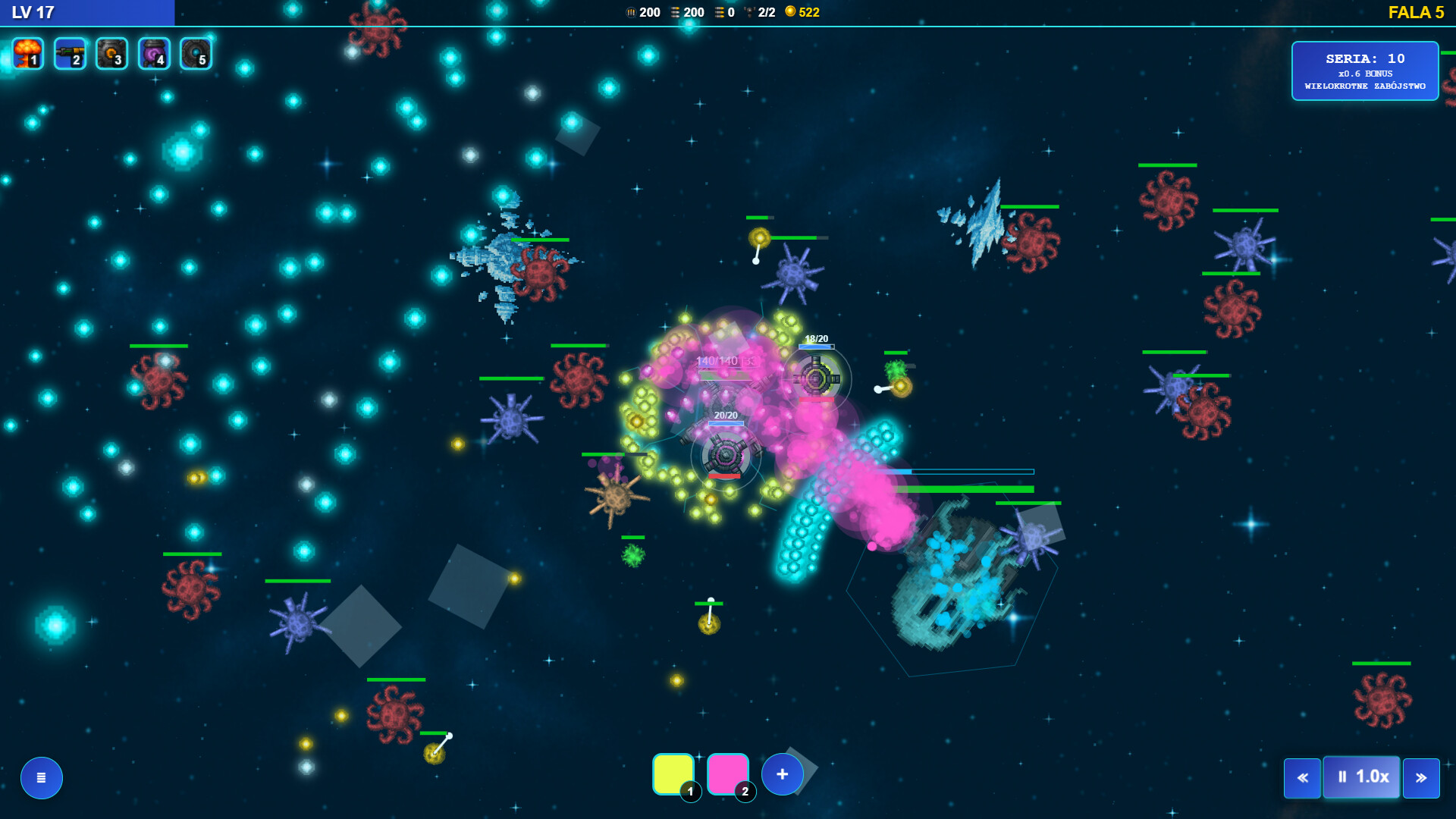Open the SERIA: 10 combo panel
This screenshot has width=1456, height=819.
pyautogui.click(x=1365, y=71)
